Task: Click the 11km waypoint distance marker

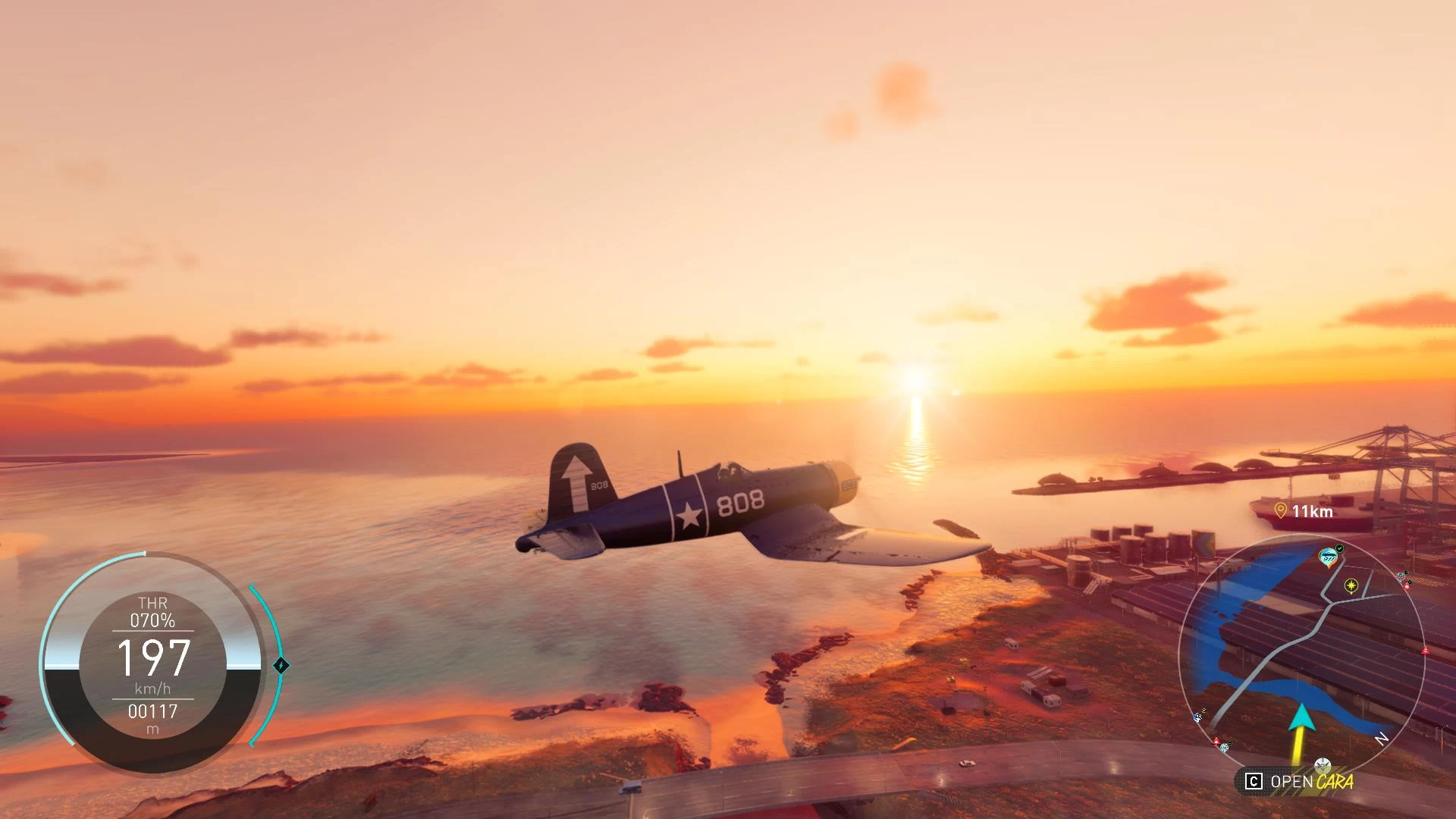Action: (1304, 511)
